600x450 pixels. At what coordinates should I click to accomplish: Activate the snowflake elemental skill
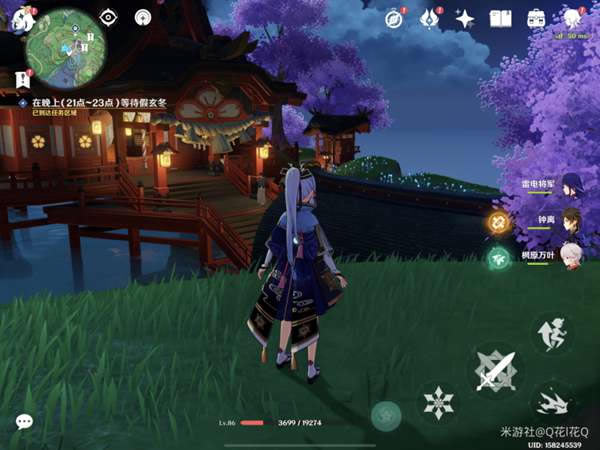[x=439, y=404]
